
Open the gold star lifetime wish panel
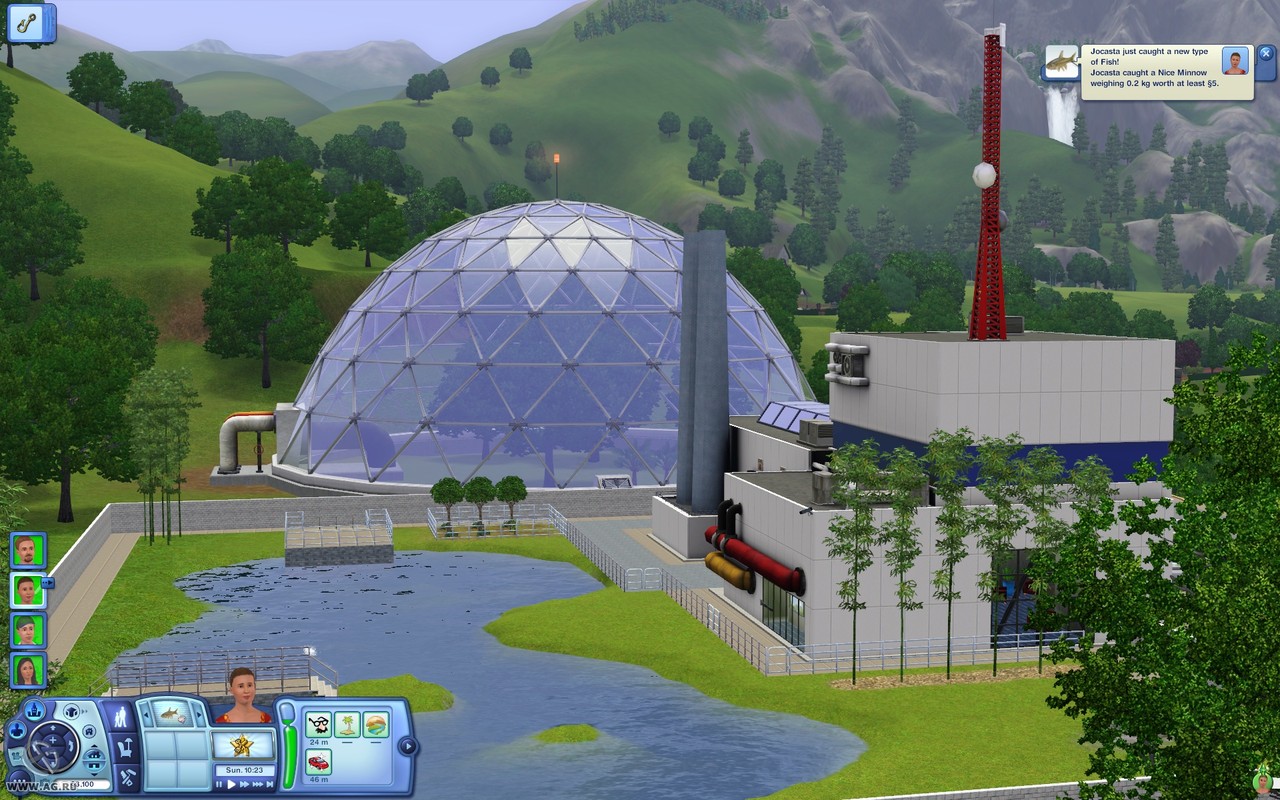(x=242, y=745)
